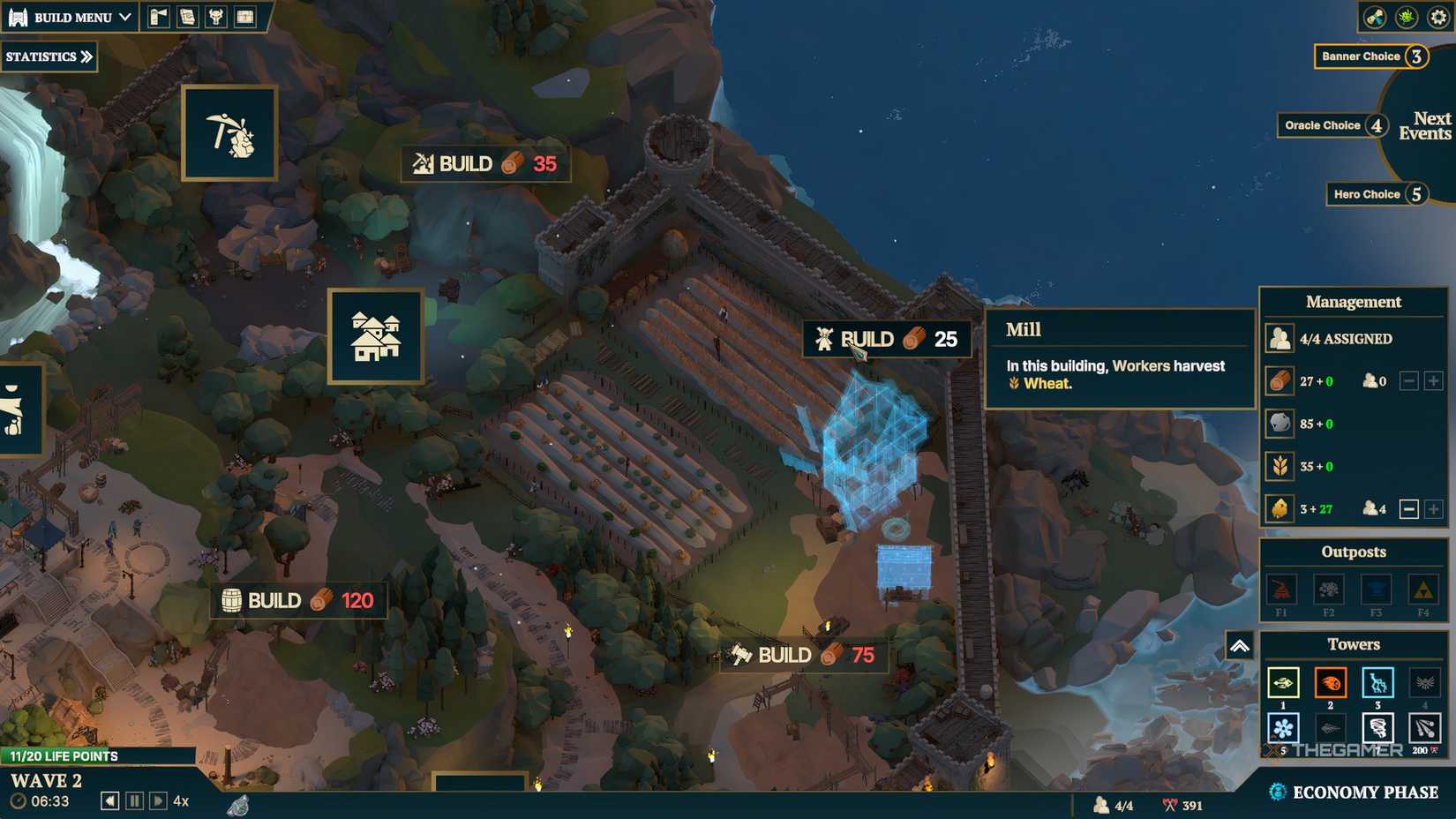Select the tornado tower in slot 7
Image resolution: width=1456 pixels, height=819 pixels.
(x=1377, y=729)
